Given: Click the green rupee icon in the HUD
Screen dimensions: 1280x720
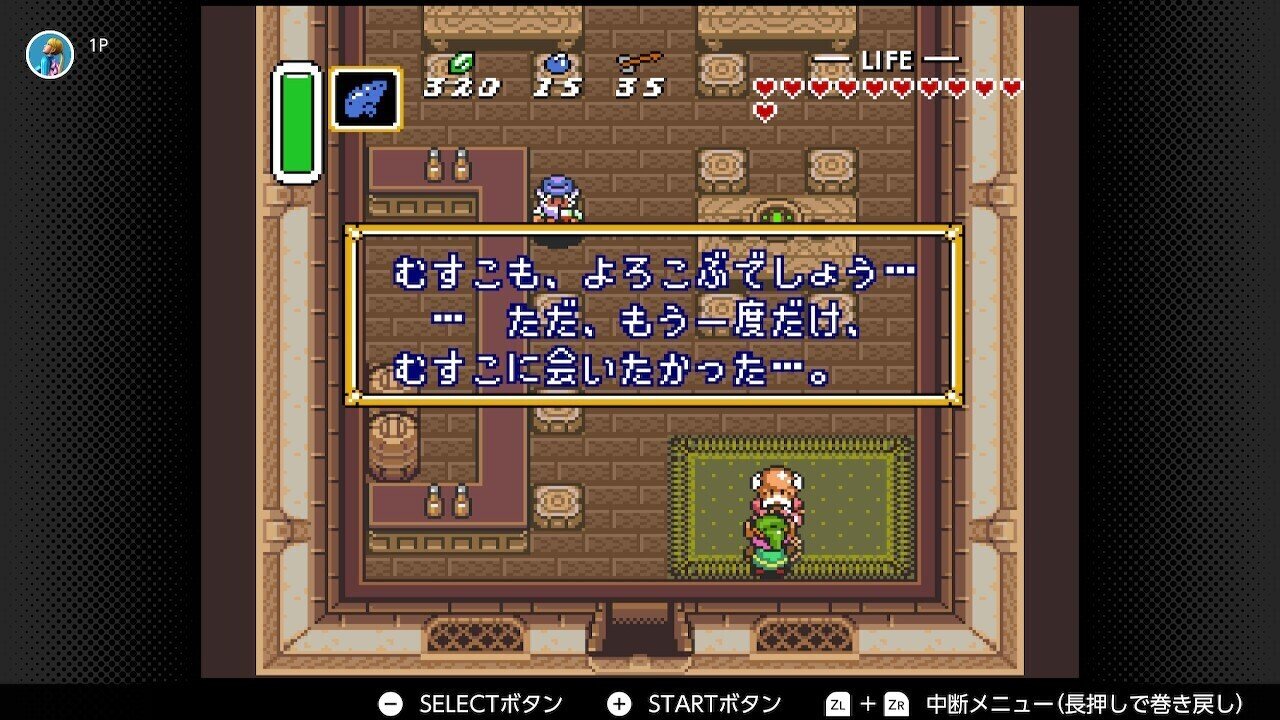Looking at the screenshot, I should [461, 62].
